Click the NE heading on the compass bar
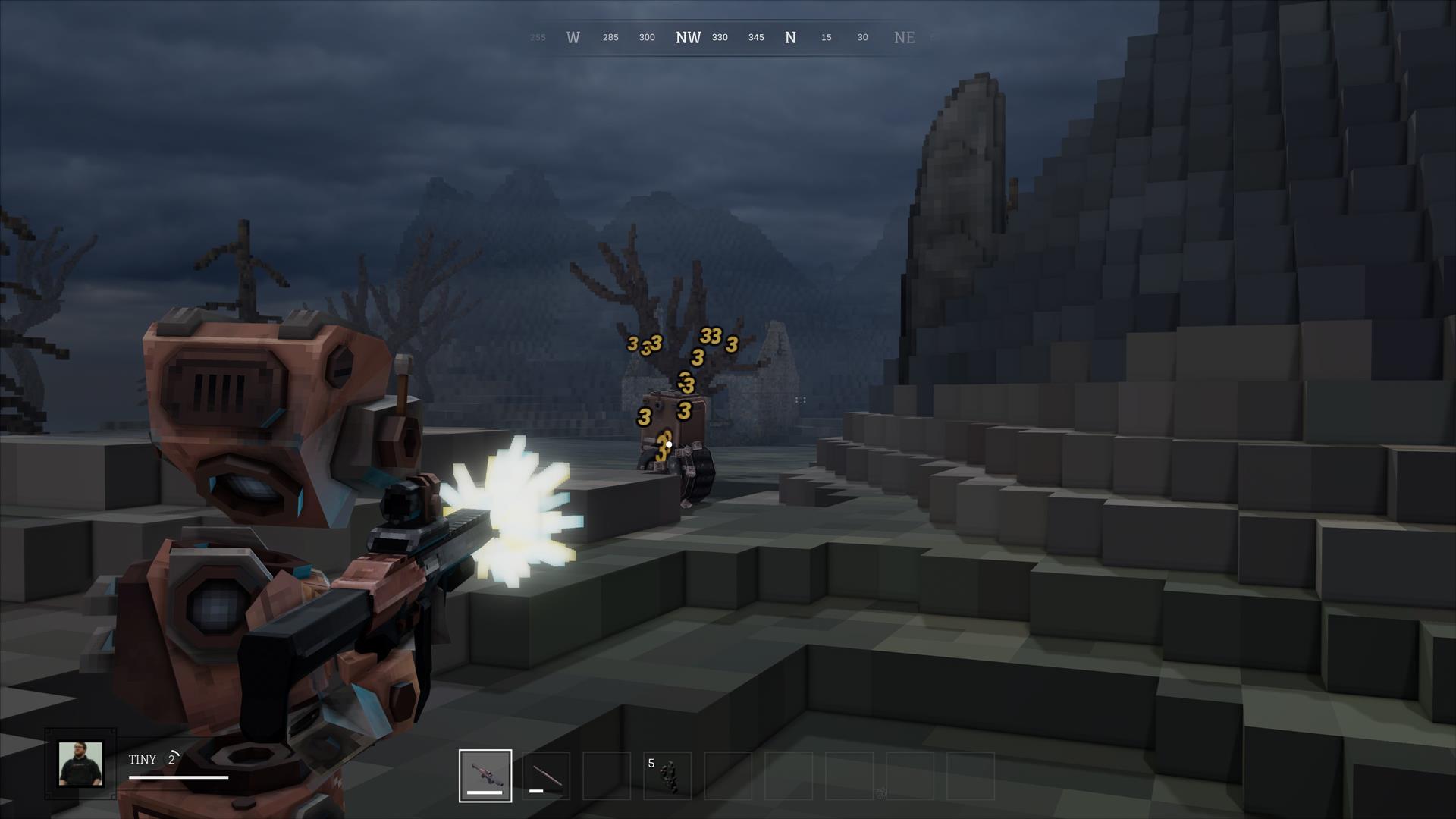1456x819 pixels. point(905,36)
